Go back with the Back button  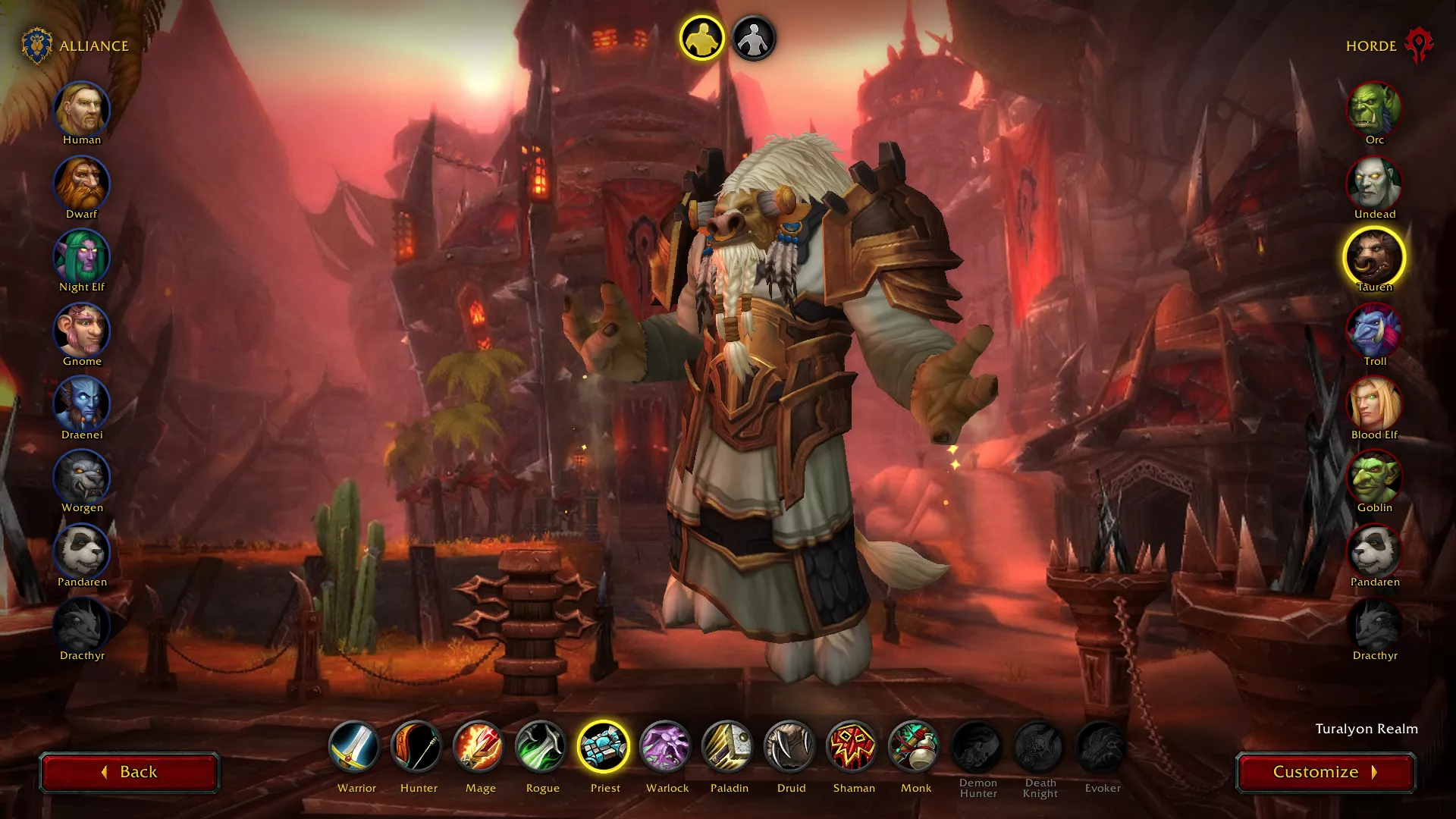point(129,772)
